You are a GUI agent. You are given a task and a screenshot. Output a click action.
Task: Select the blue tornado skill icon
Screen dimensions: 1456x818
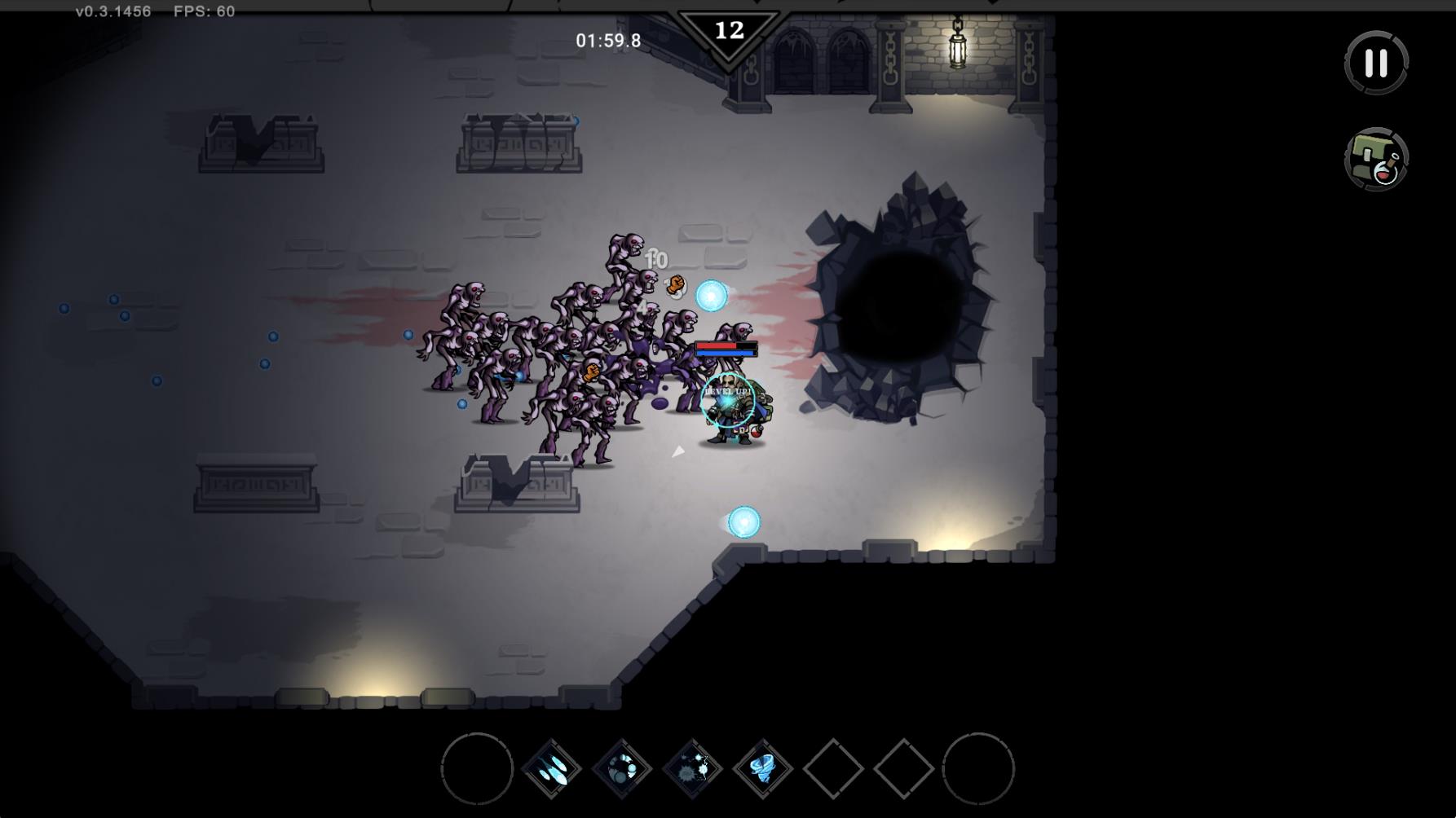coord(763,768)
